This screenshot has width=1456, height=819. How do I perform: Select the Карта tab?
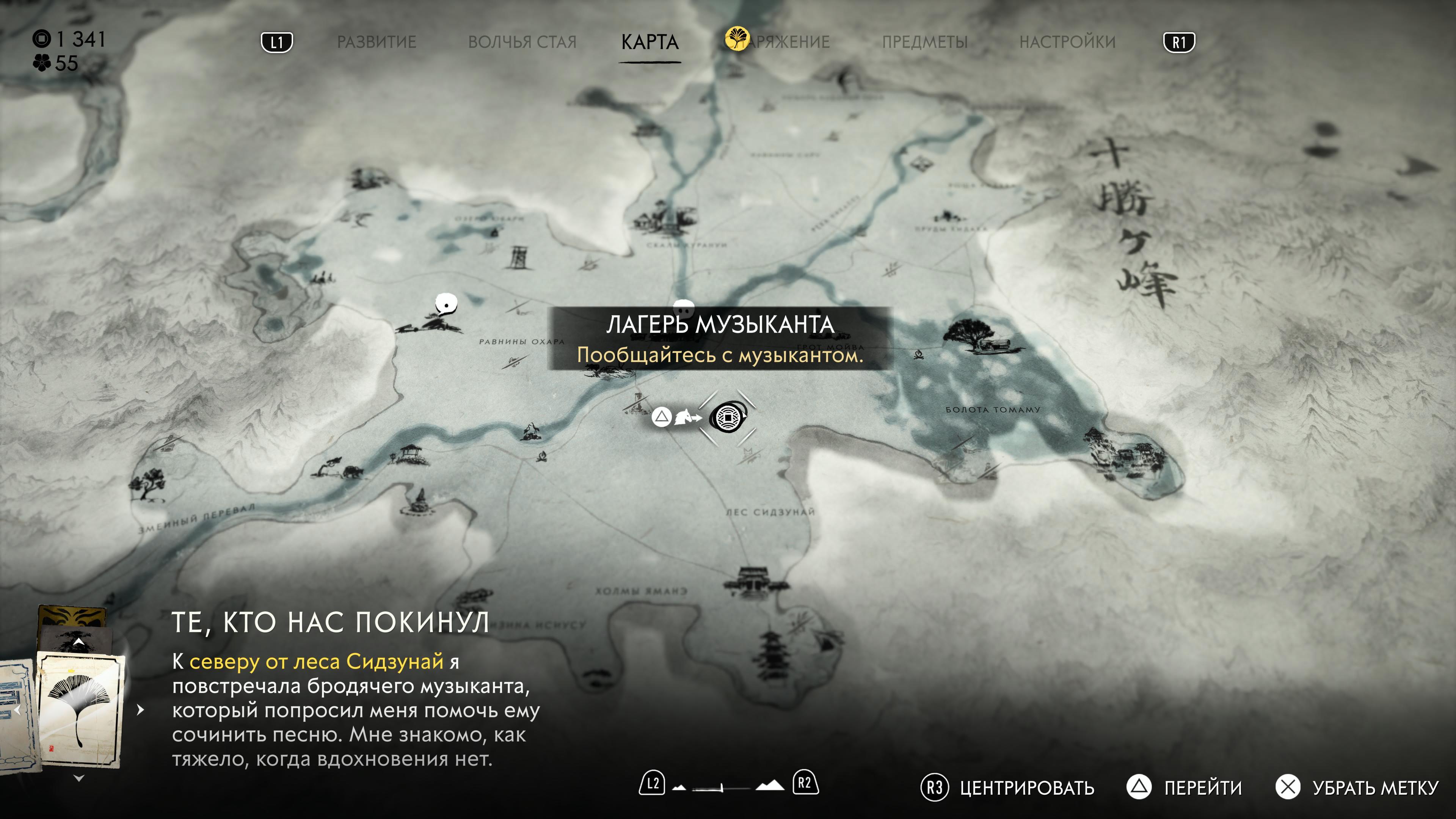650,42
